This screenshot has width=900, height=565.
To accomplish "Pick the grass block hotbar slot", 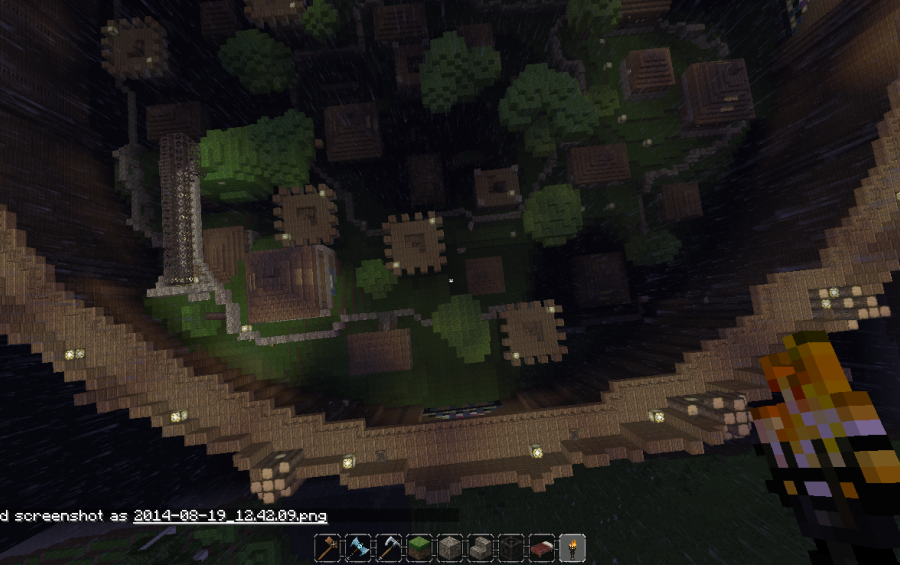I will point(420,548).
